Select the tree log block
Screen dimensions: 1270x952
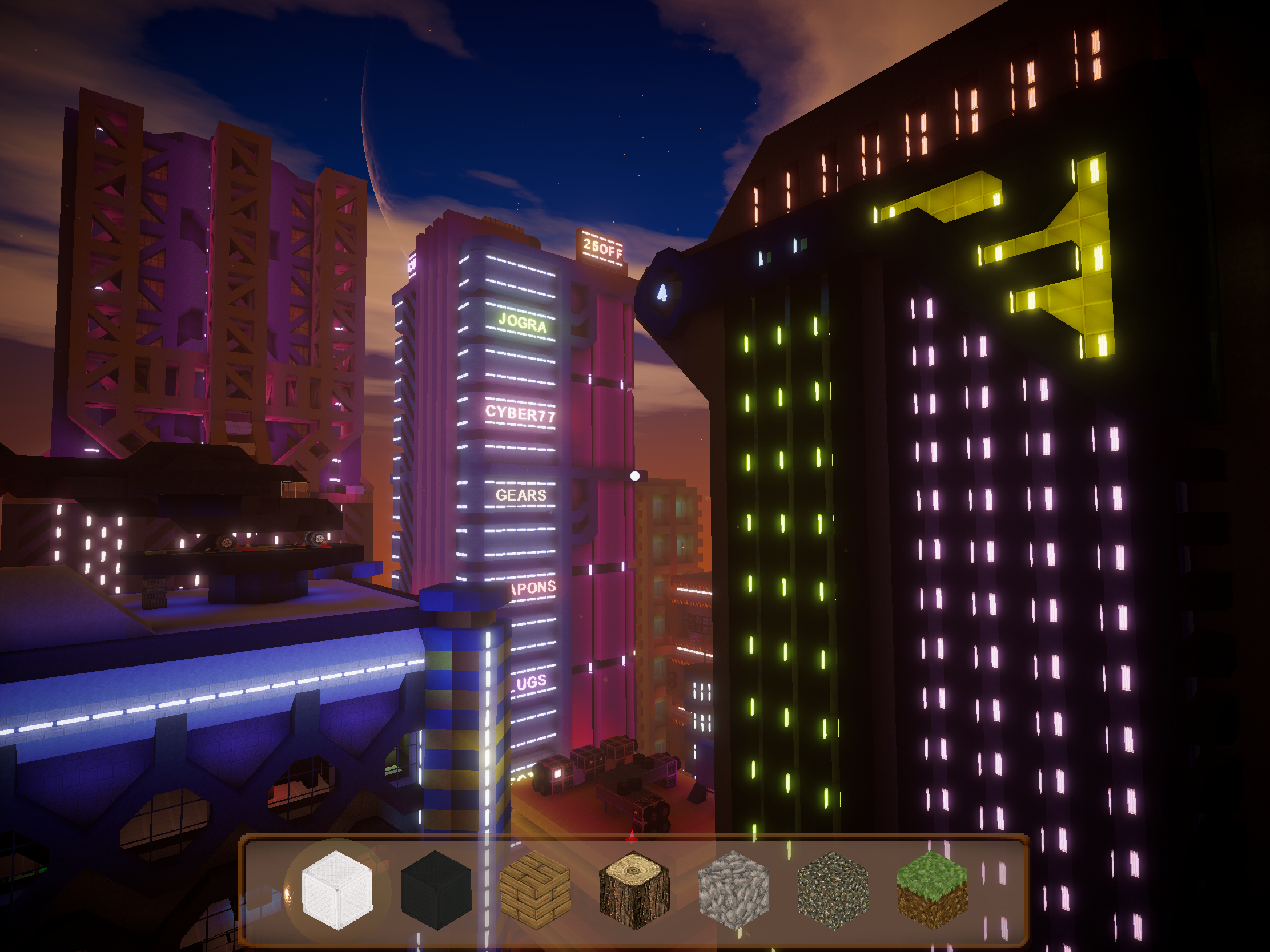(x=634, y=890)
